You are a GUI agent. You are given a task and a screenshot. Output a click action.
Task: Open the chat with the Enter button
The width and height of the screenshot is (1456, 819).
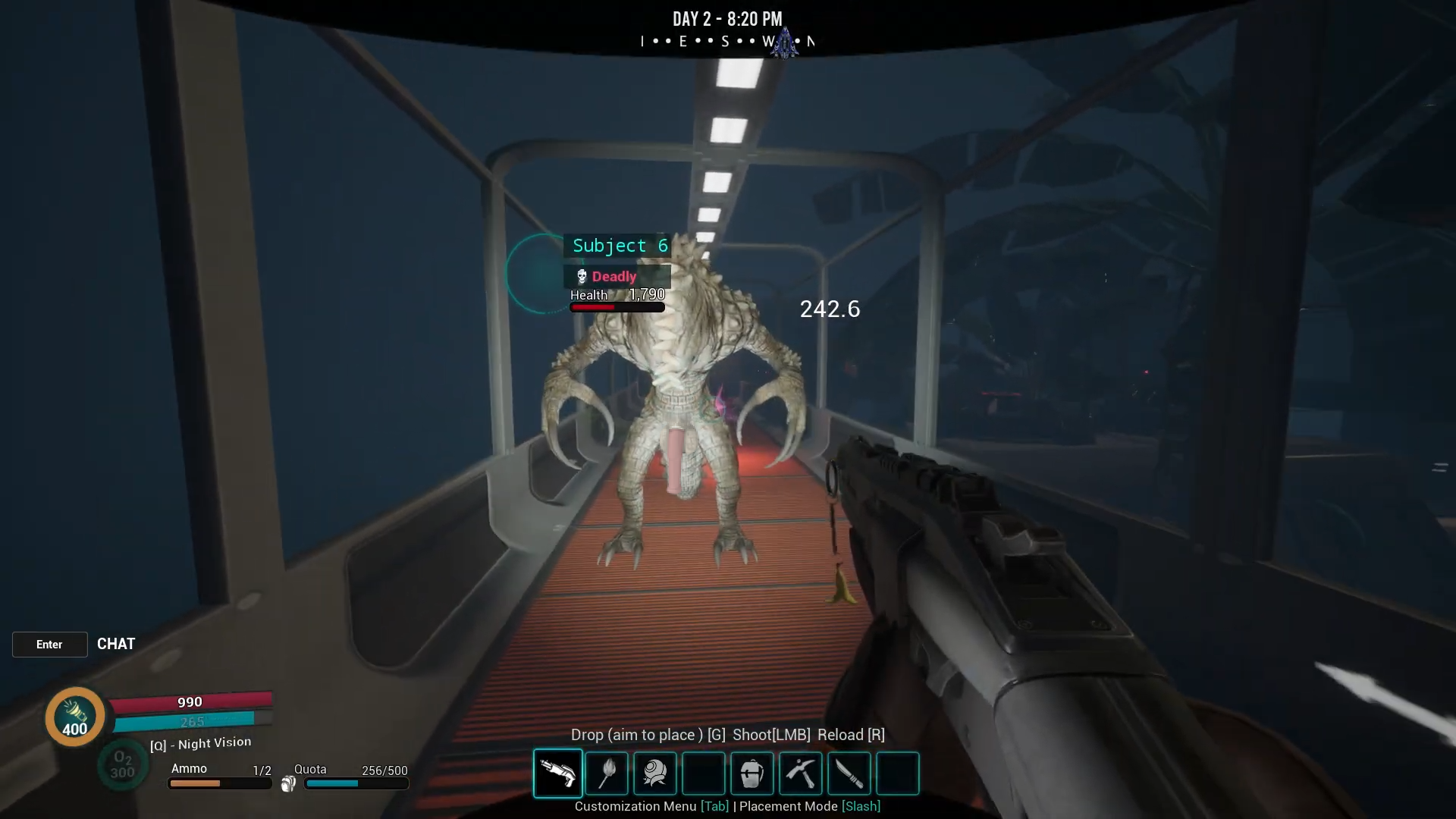coord(50,645)
